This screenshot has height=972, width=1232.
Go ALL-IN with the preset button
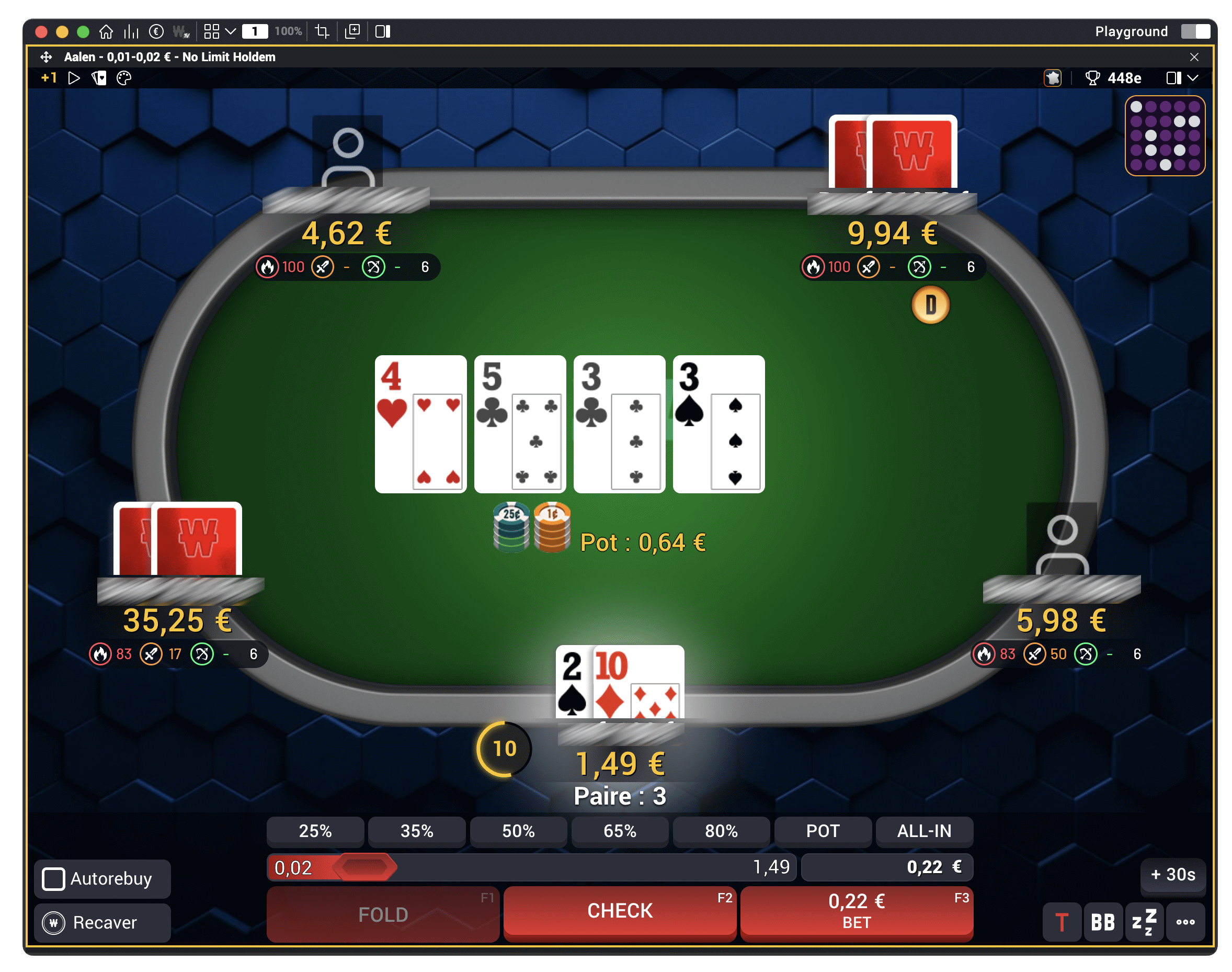(x=923, y=831)
